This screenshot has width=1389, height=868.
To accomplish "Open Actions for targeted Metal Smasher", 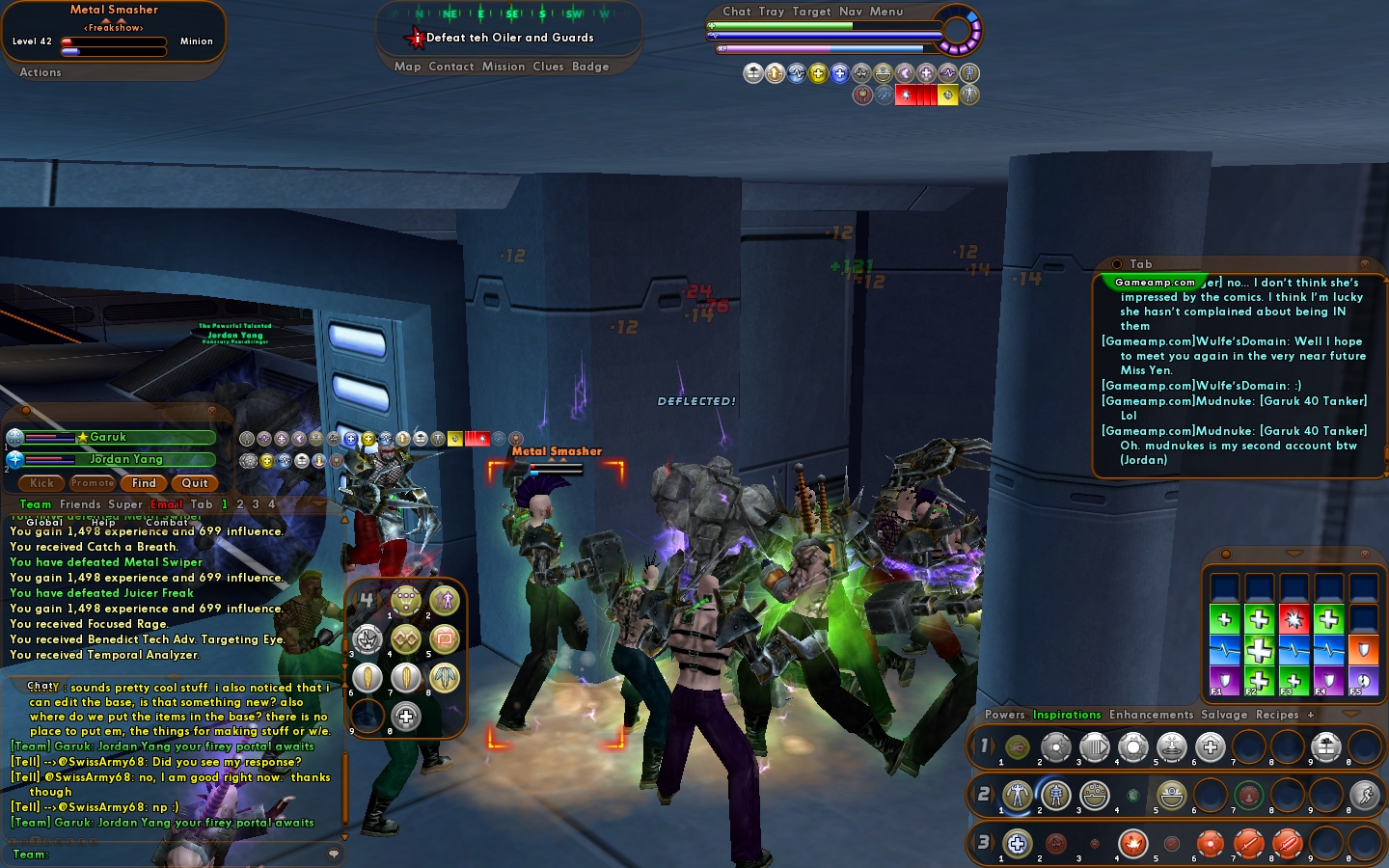I will pyautogui.click(x=41, y=72).
